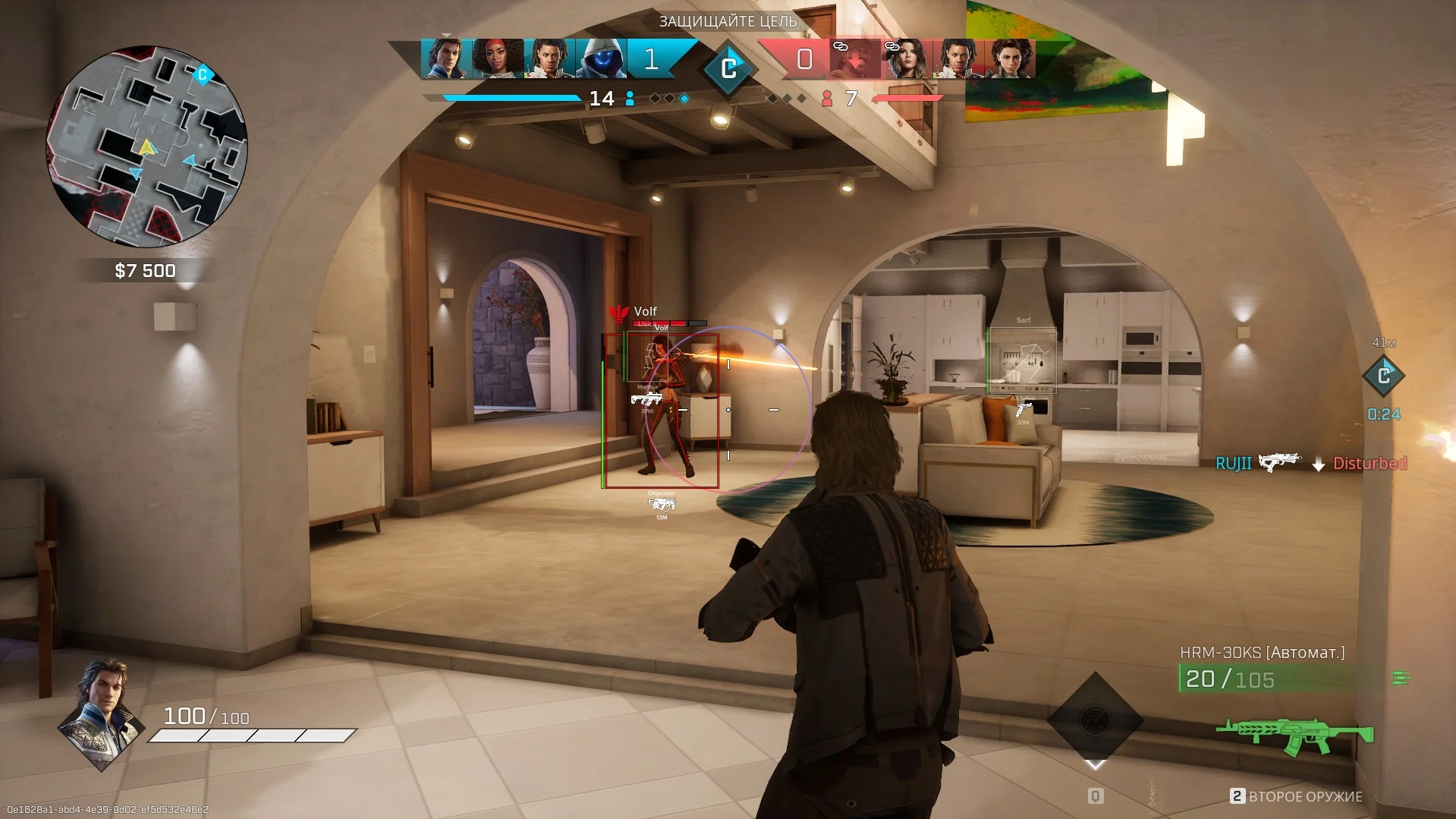Screen dimensions: 1456x819
Task: Select the eliminated red-team player portrait
Action: click(854, 59)
